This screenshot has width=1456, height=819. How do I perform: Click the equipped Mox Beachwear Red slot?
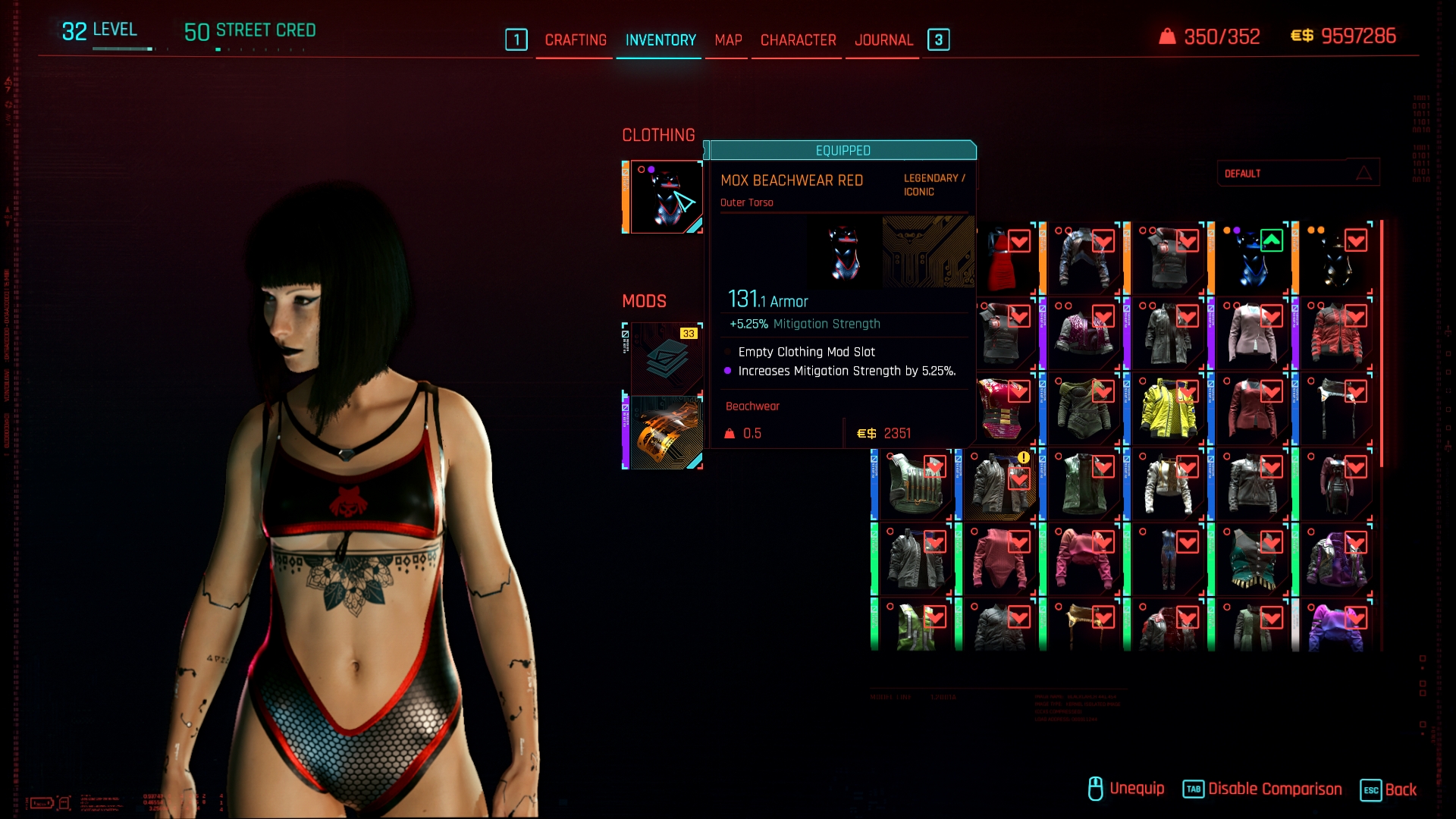[665, 197]
